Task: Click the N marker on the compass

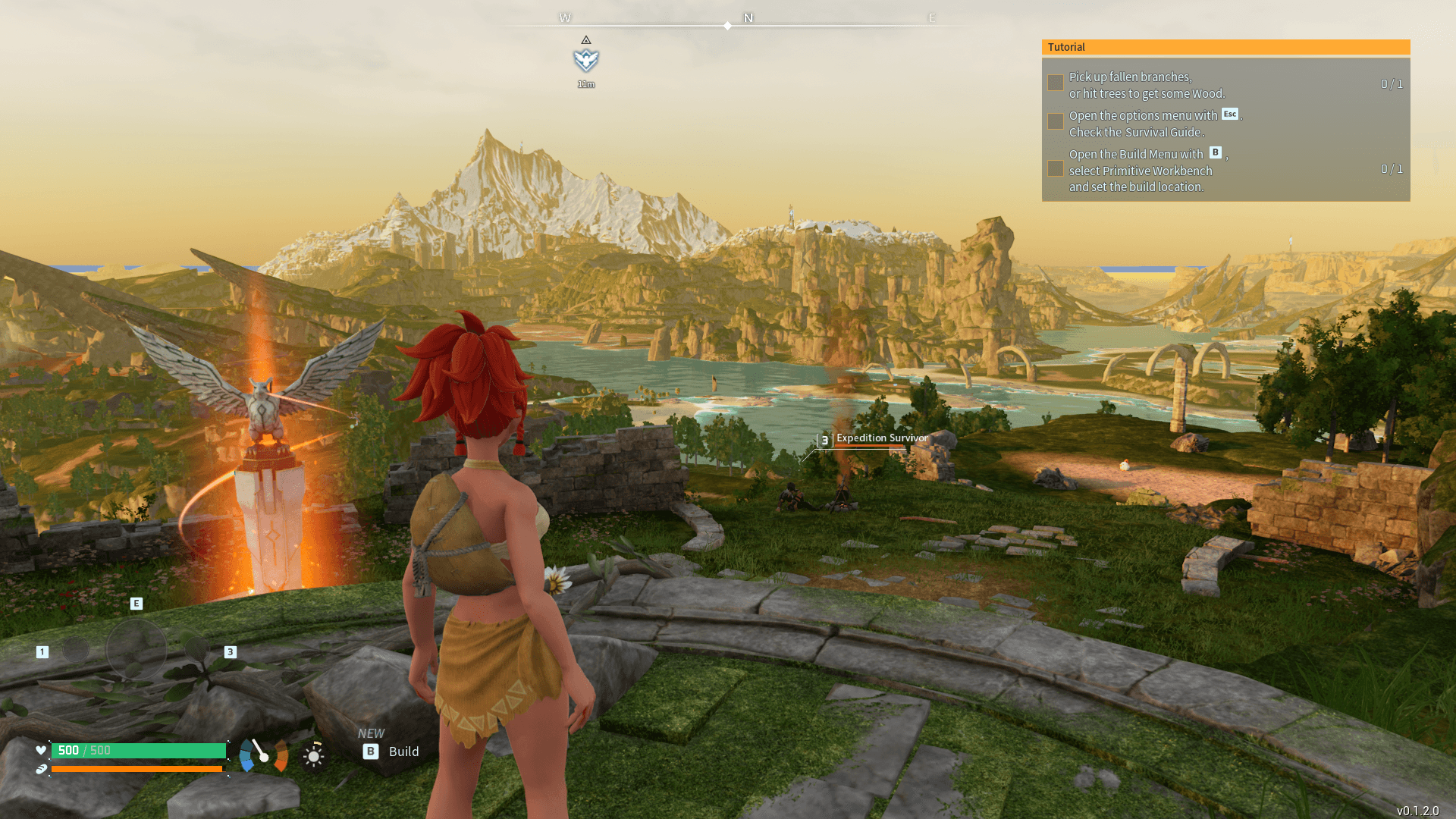Action: tap(748, 17)
